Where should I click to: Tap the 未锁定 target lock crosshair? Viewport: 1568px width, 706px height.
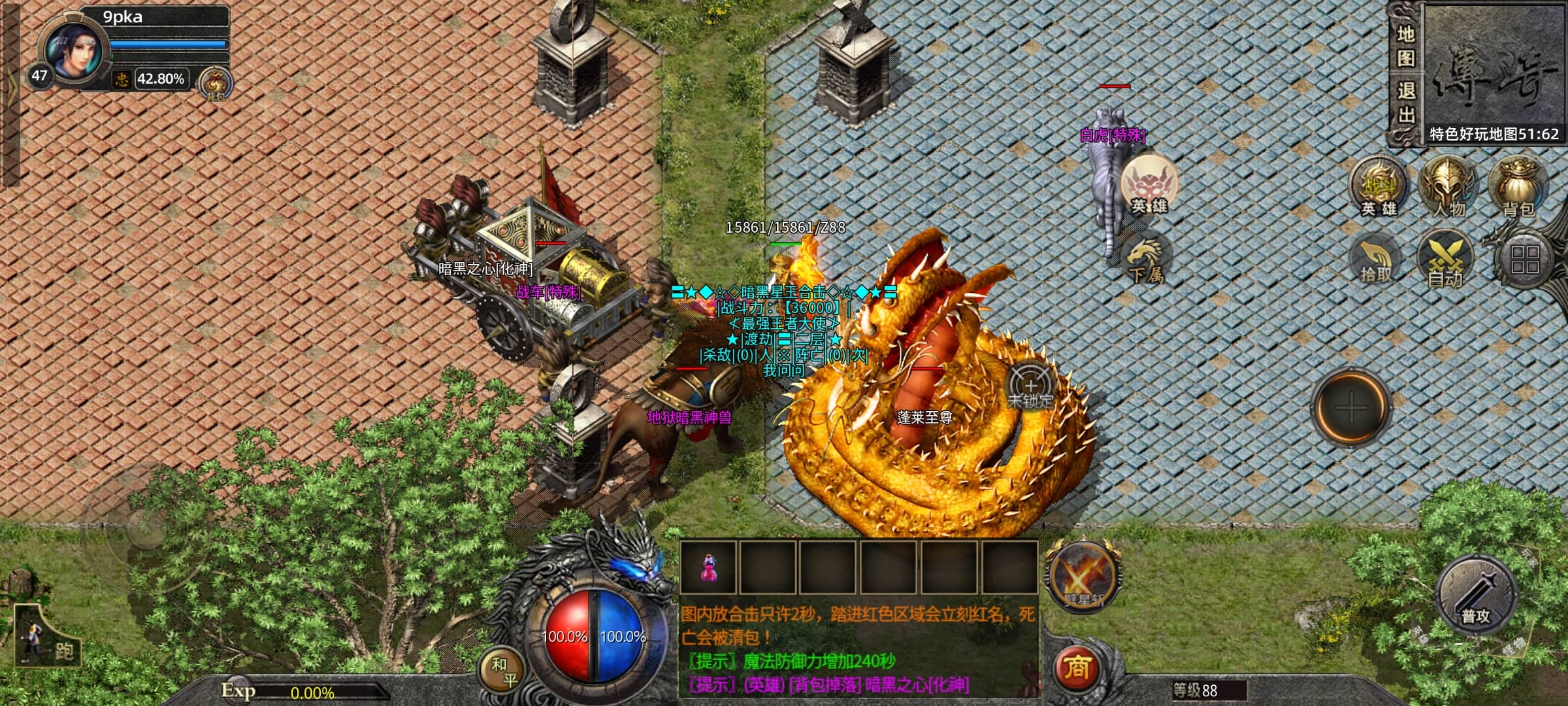(x=1030, y=387)
